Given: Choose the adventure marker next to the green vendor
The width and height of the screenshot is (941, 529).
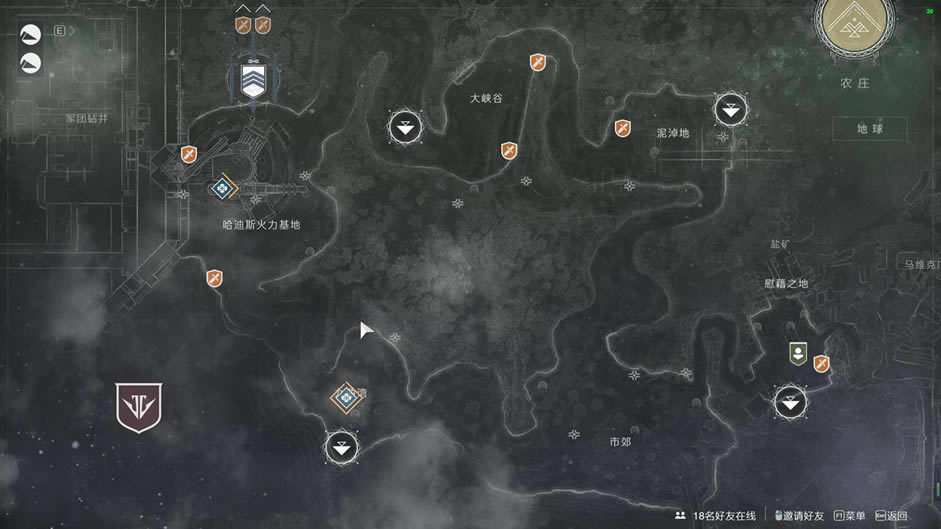Looking at the screenshot, I should point(822,364).
